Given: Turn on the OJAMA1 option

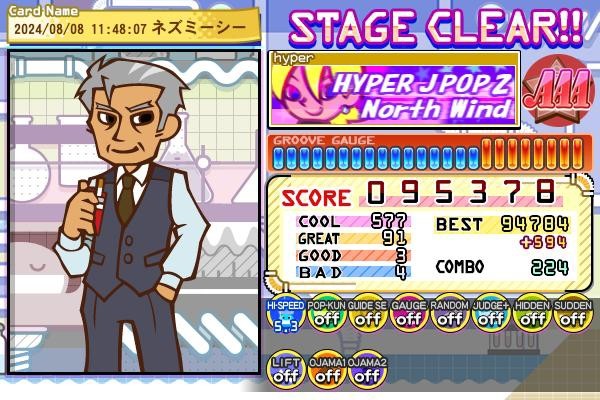Looking at the screenshot, I should click(x=327, y=372).
